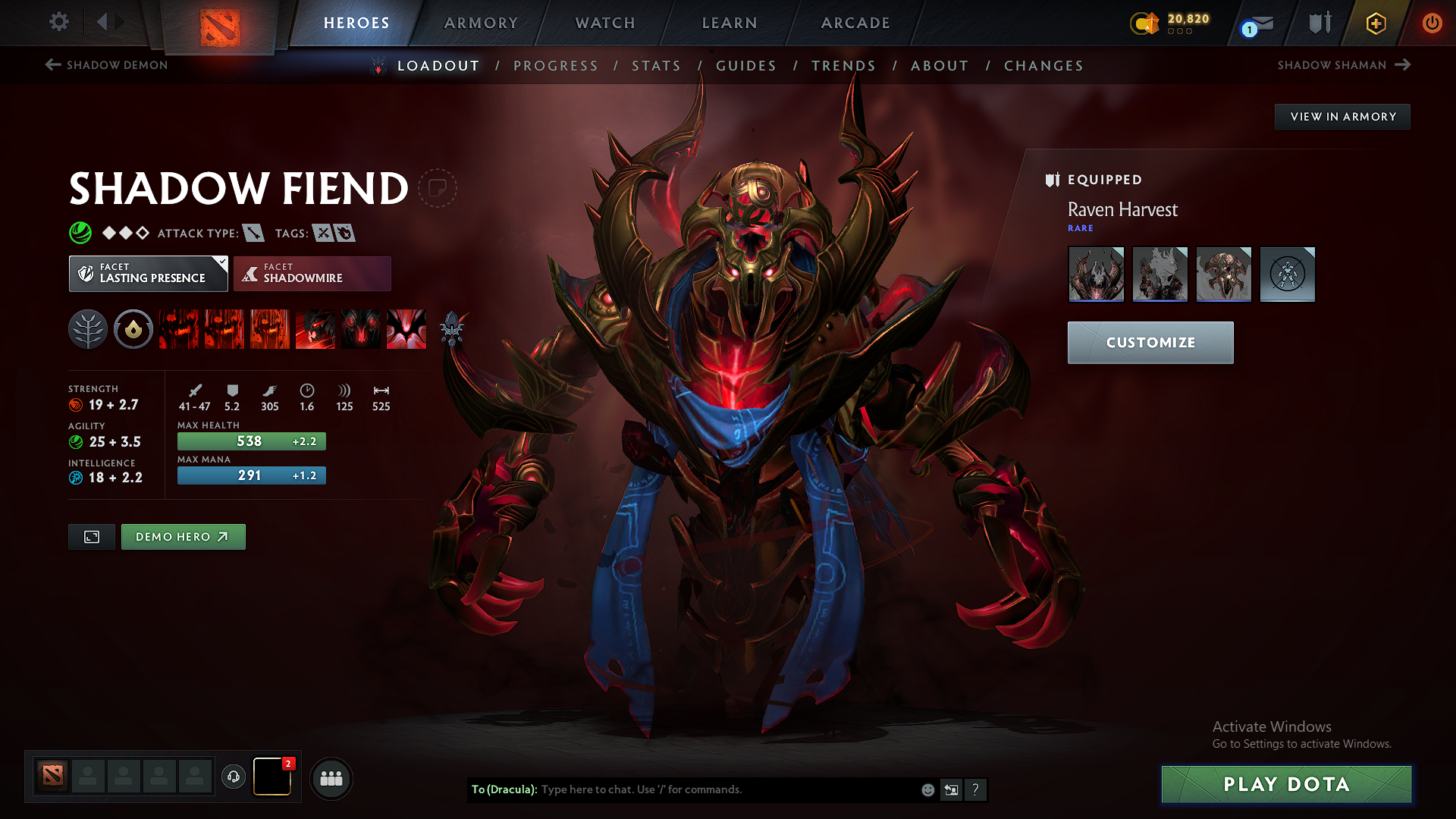Click the Aghanim's Scepter upgrade icon
Viewport: 1456px width, 819px height.
[453, 328]
